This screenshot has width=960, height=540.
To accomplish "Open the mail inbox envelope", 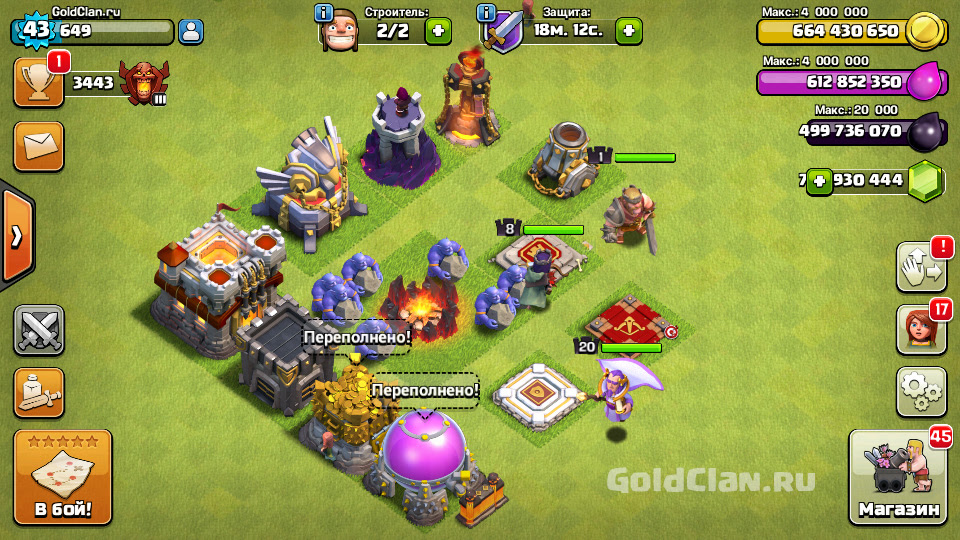I will [39, 147].
